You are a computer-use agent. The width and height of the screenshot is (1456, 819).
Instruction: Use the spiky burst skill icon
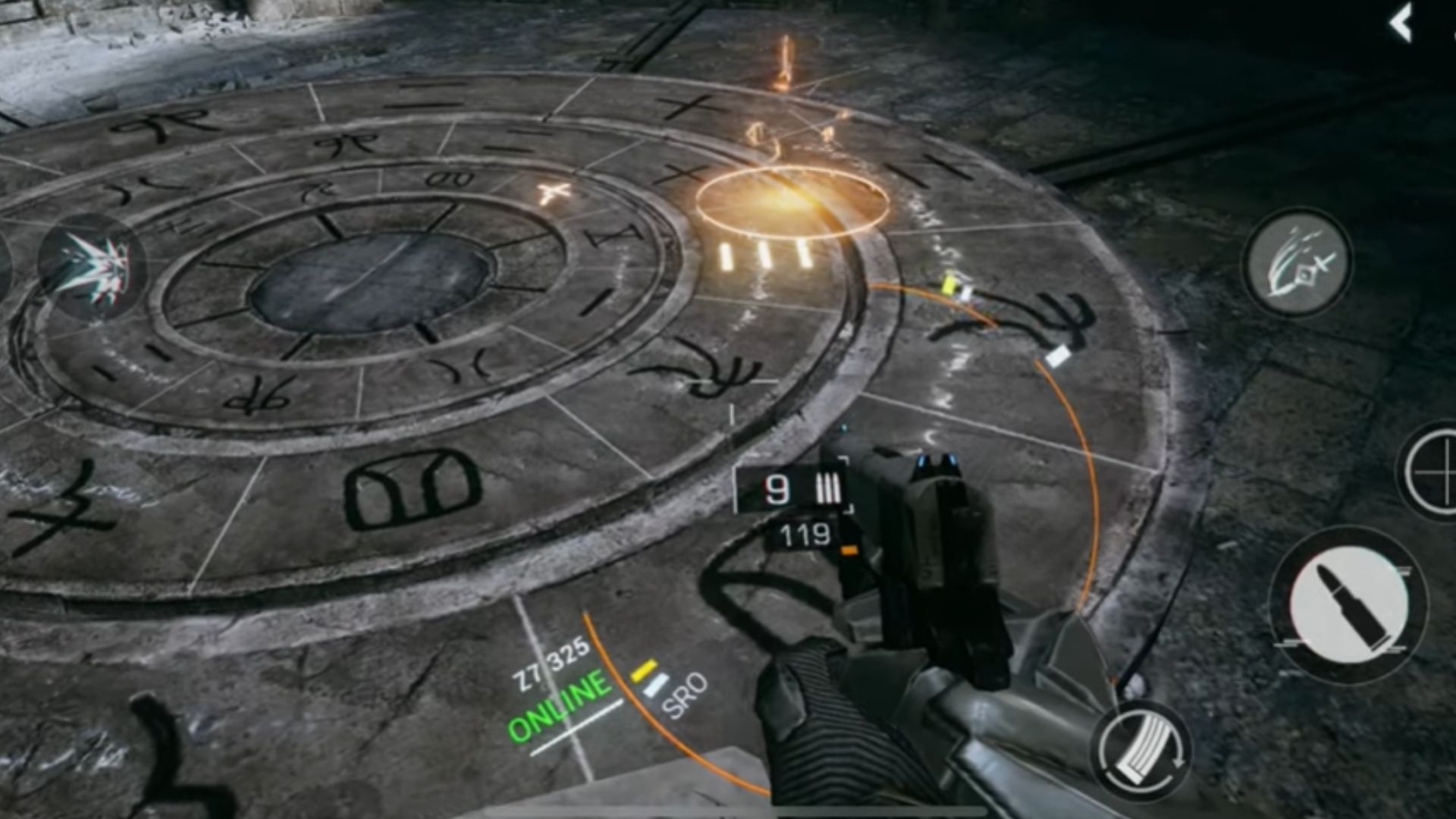(x=91, y=265)
